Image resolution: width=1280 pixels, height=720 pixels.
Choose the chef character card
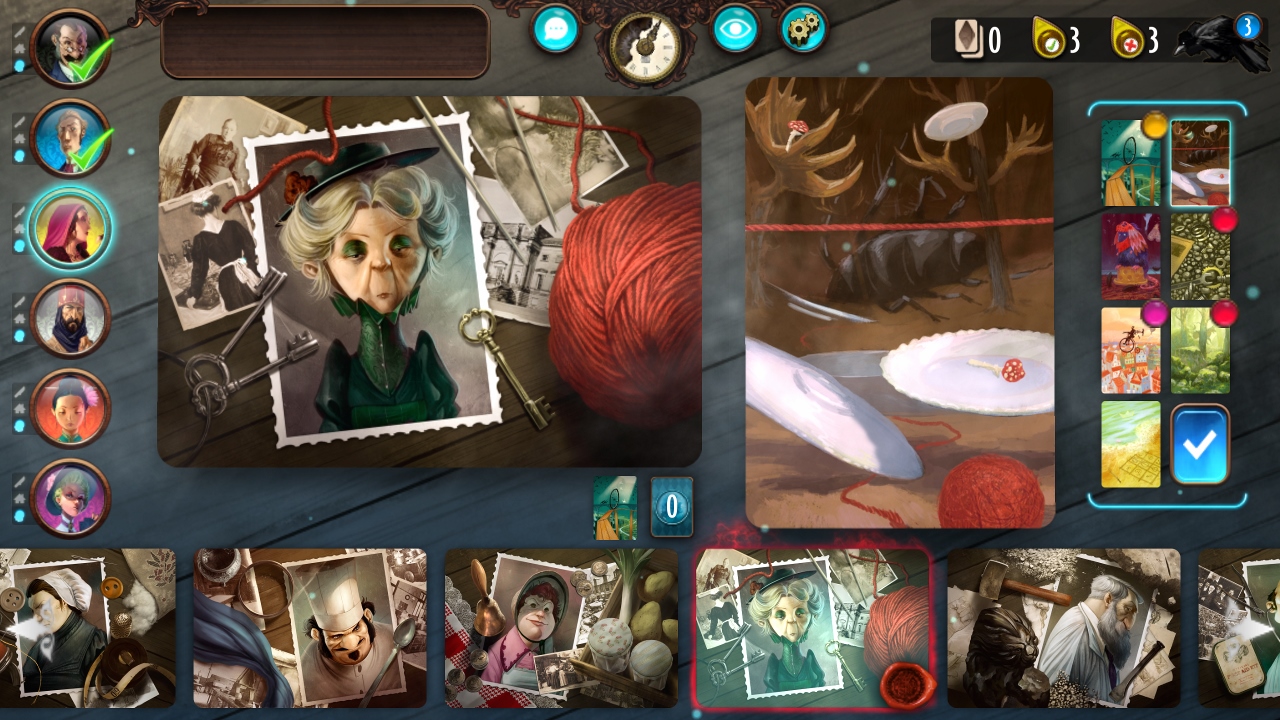pos(310,628)
